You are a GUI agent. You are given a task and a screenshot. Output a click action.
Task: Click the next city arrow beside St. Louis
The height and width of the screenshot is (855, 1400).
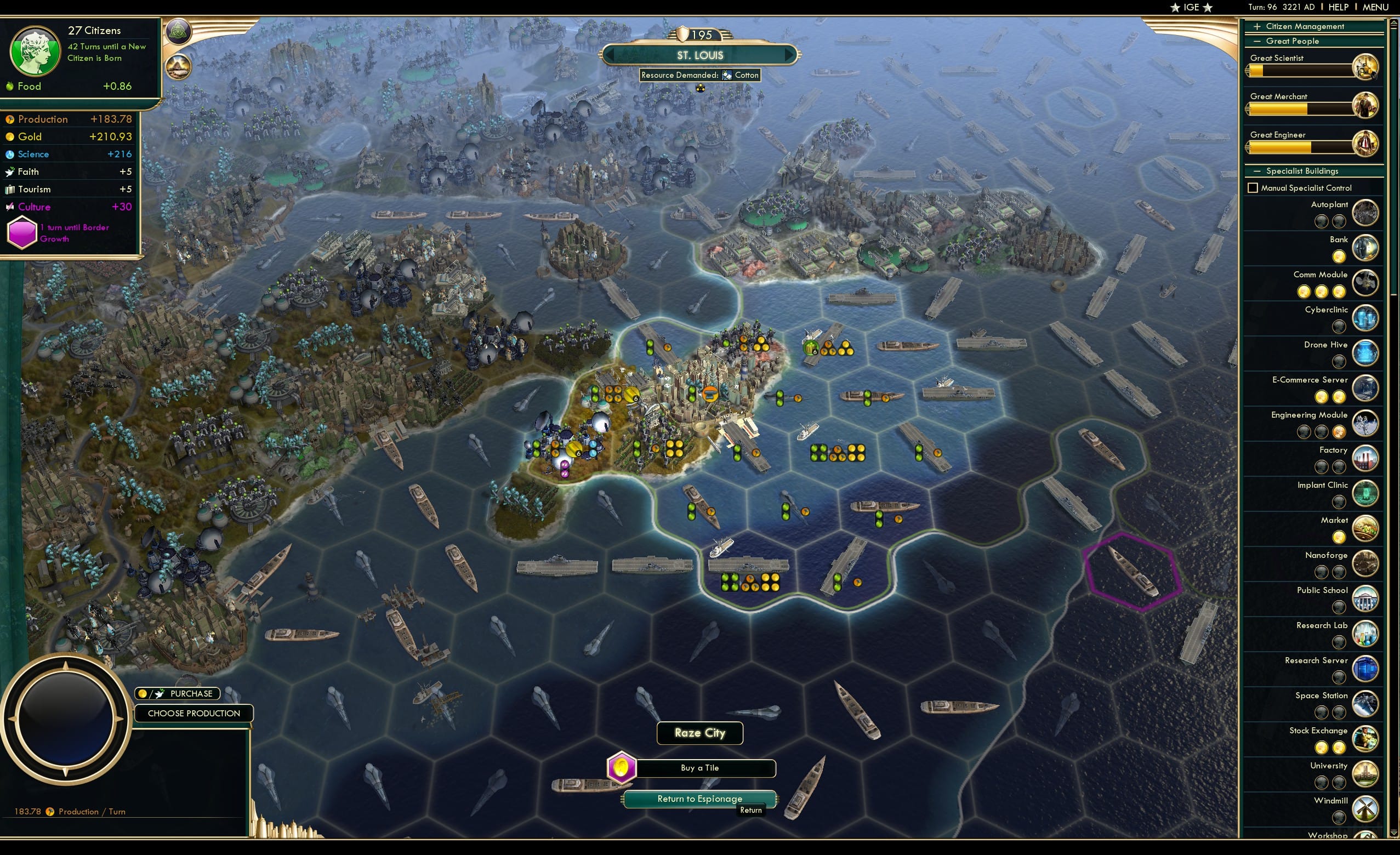[x=790, y=55]
